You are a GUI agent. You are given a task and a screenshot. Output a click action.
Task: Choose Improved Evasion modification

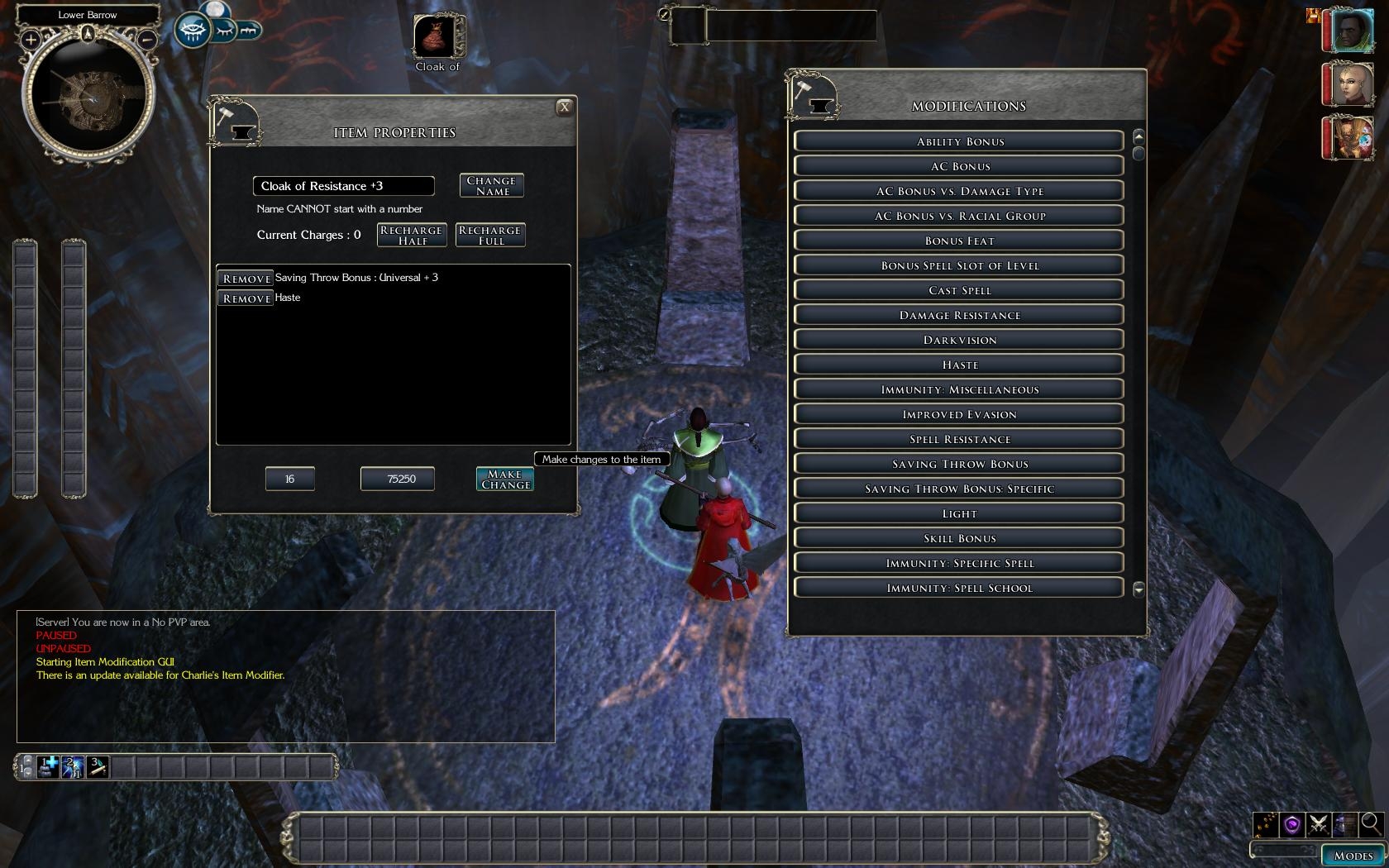[959, 414]
